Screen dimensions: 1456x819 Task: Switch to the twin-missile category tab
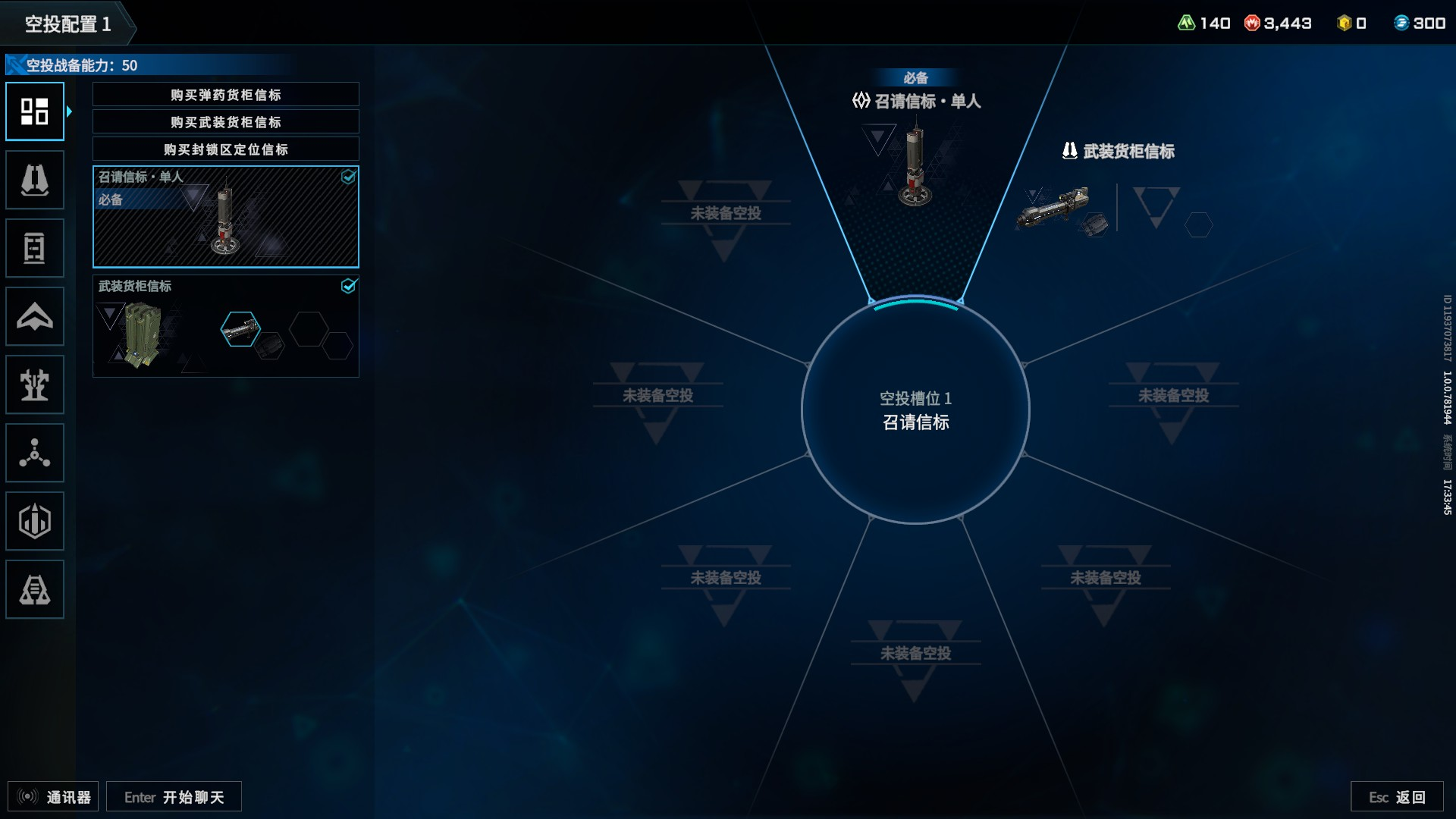[x=35, y=180]
